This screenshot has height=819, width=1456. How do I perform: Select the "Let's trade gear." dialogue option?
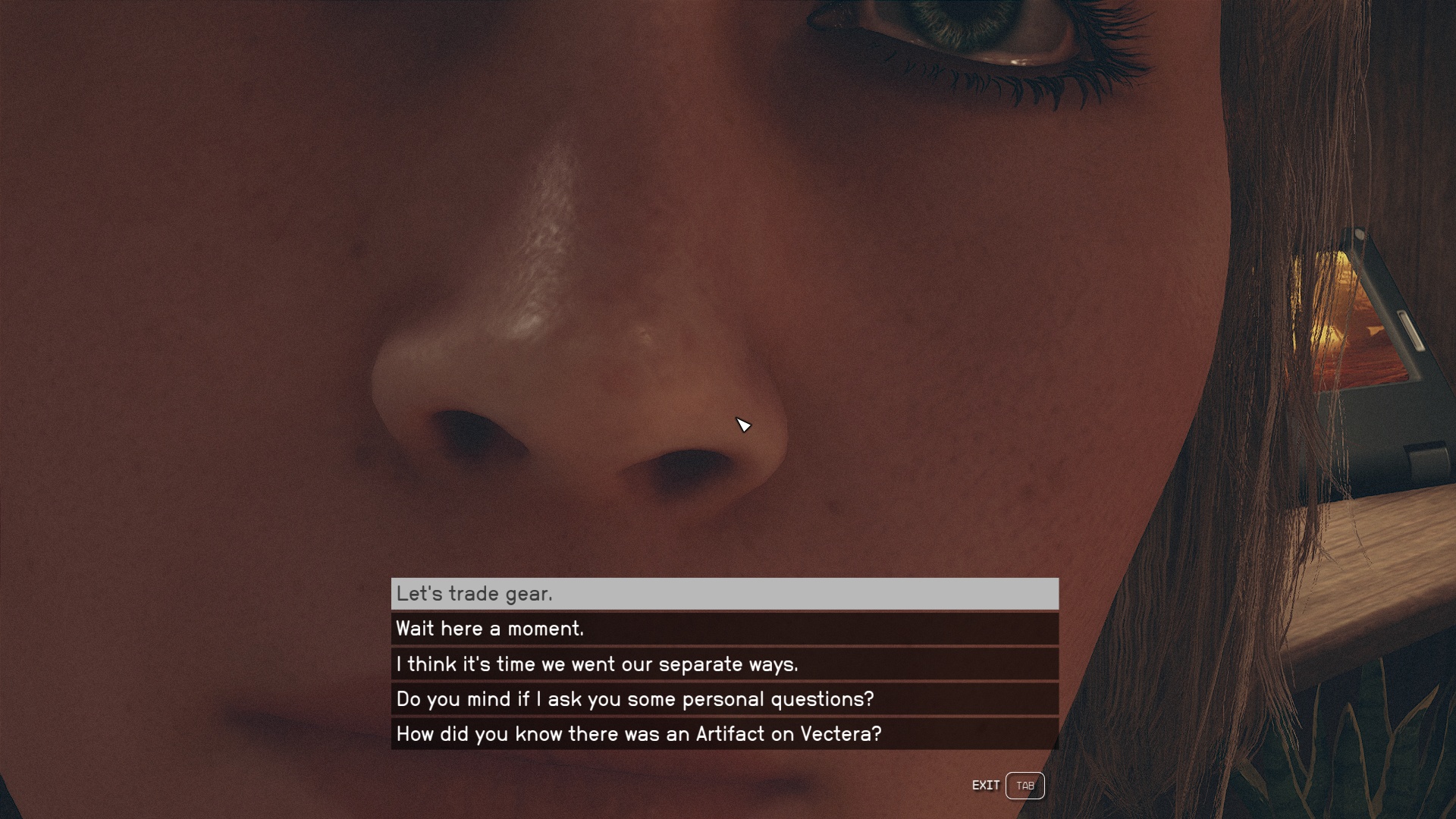[724, 595]
